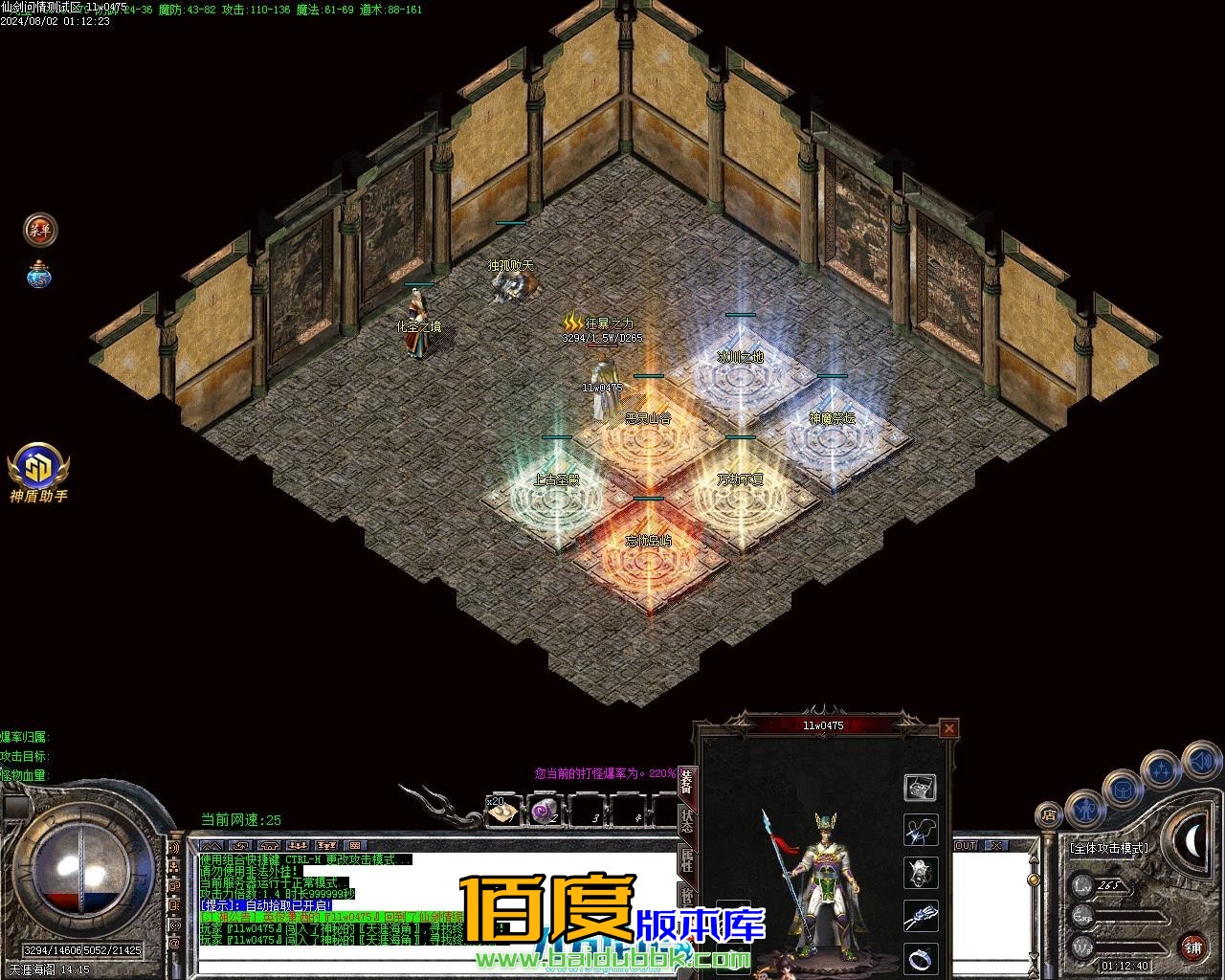
Task: Open the 菜单 (menu) icon top-left
Action: (38, 230)
